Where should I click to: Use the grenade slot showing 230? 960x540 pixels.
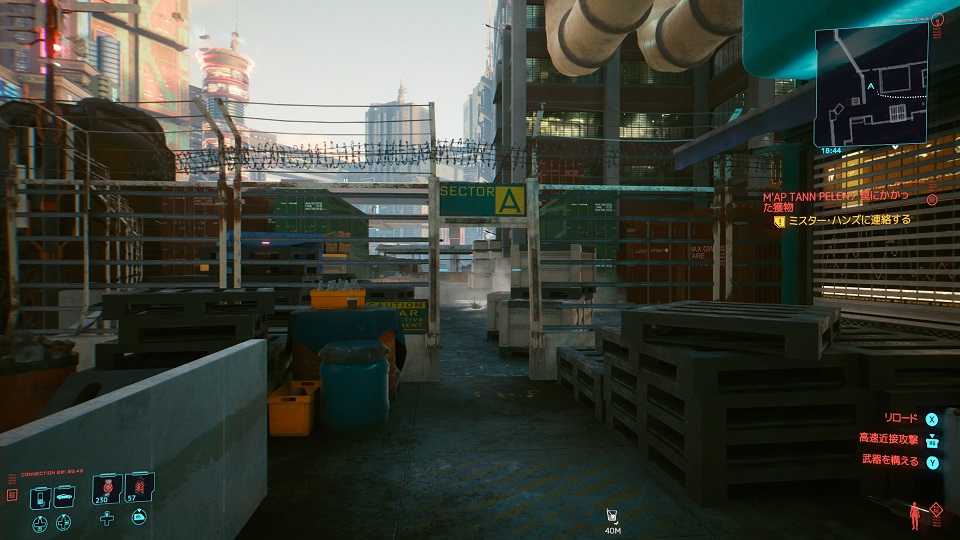pyautogui.click(x=107, y=490)
